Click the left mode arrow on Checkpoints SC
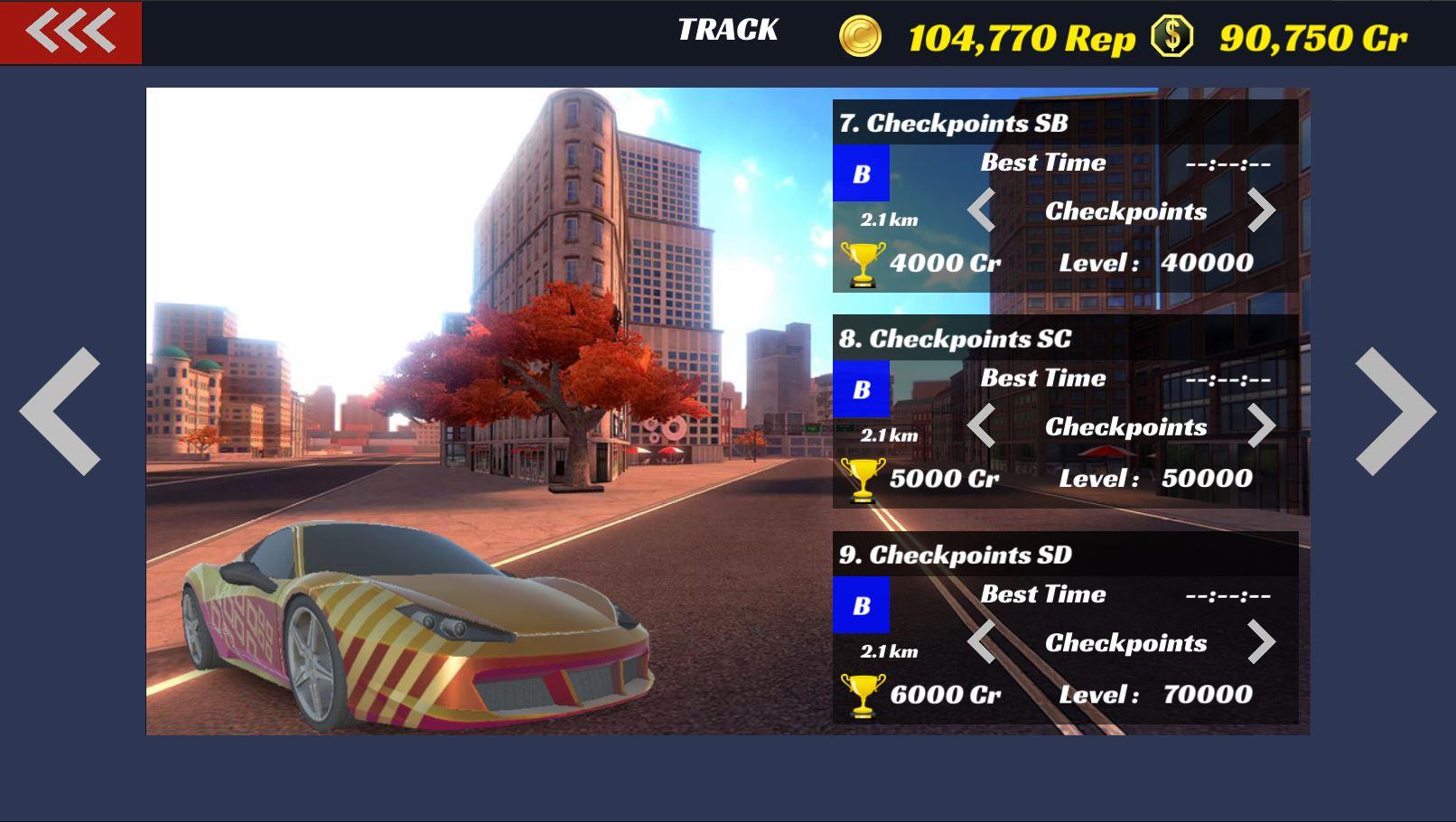This screenshot has width=1456, height=822. coord(982,426)
